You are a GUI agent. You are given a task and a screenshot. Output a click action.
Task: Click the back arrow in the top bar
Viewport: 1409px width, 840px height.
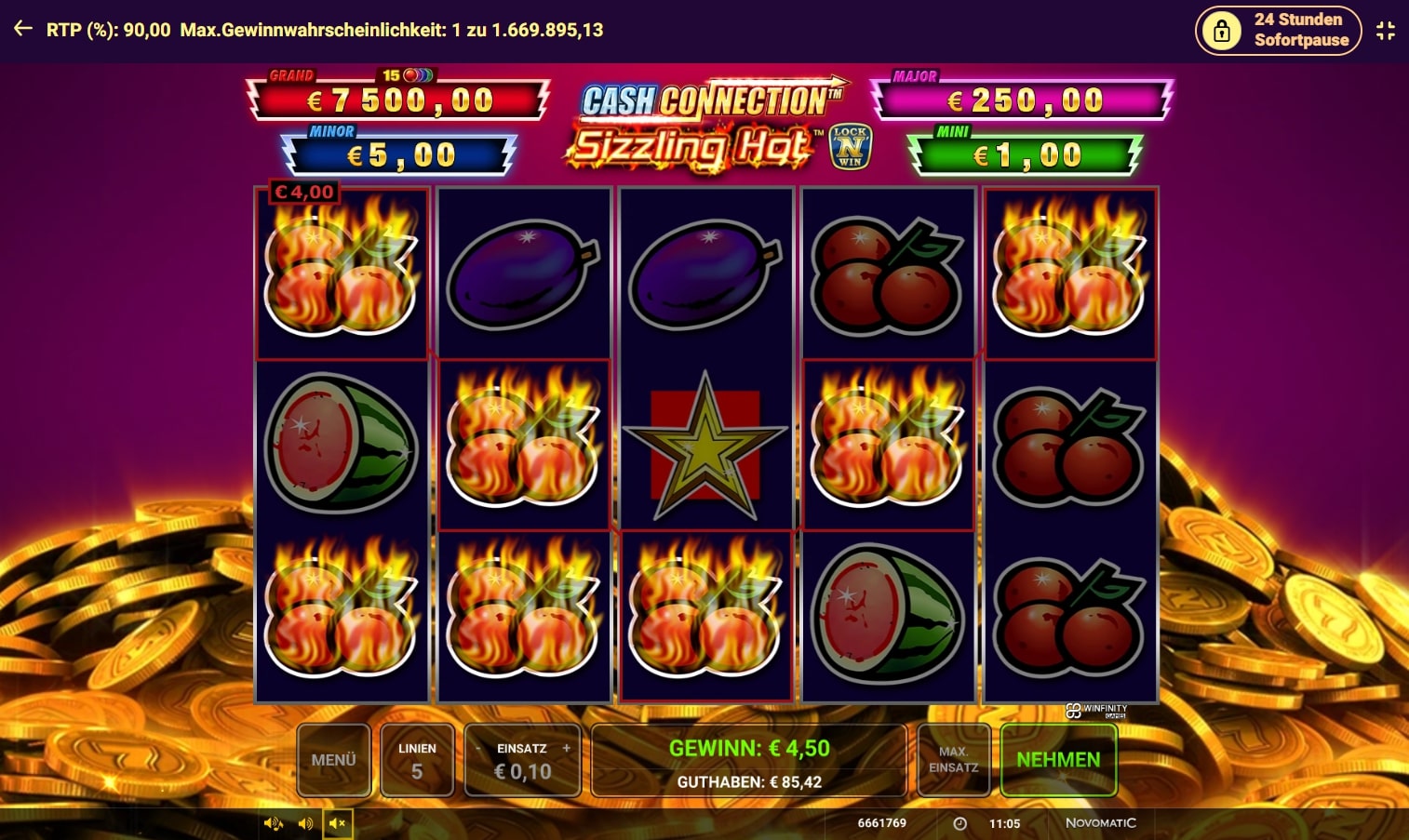point(21,28)
